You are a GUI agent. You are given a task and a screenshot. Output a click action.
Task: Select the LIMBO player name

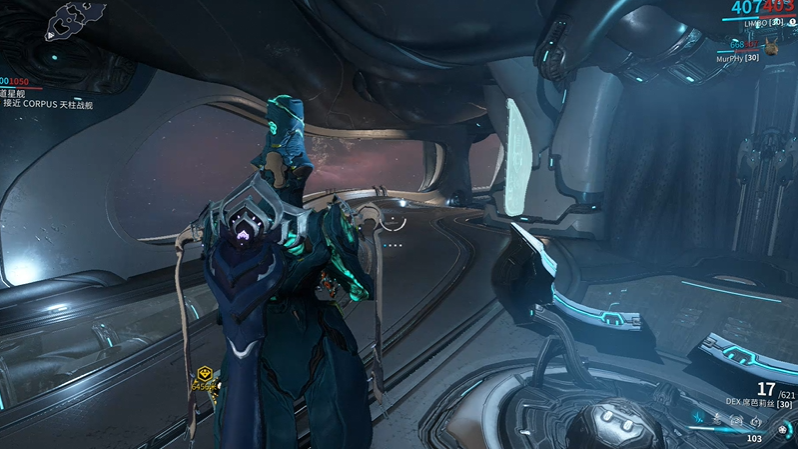click(755, 23)
